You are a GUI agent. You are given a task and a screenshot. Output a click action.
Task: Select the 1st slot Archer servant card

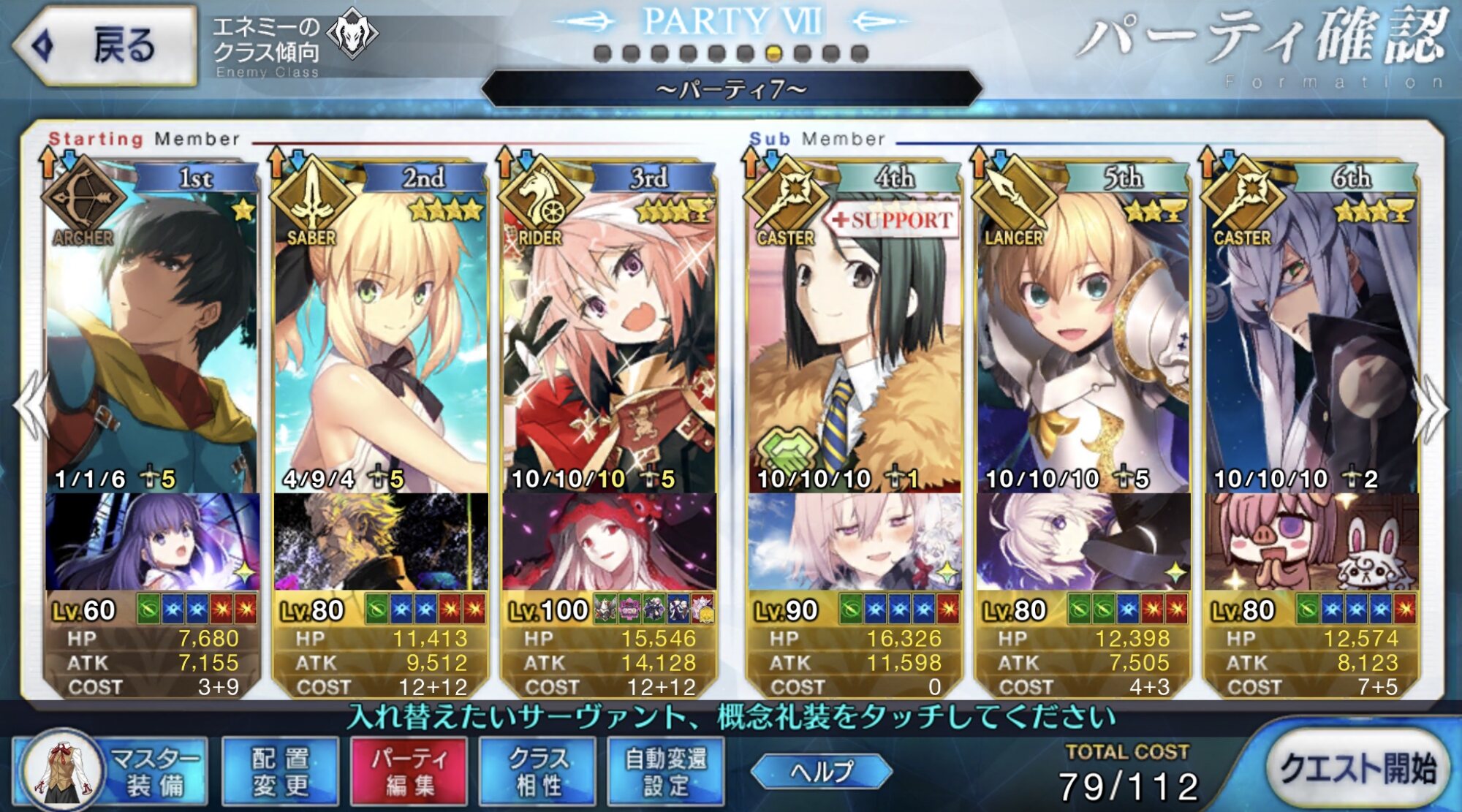(152, 329)
